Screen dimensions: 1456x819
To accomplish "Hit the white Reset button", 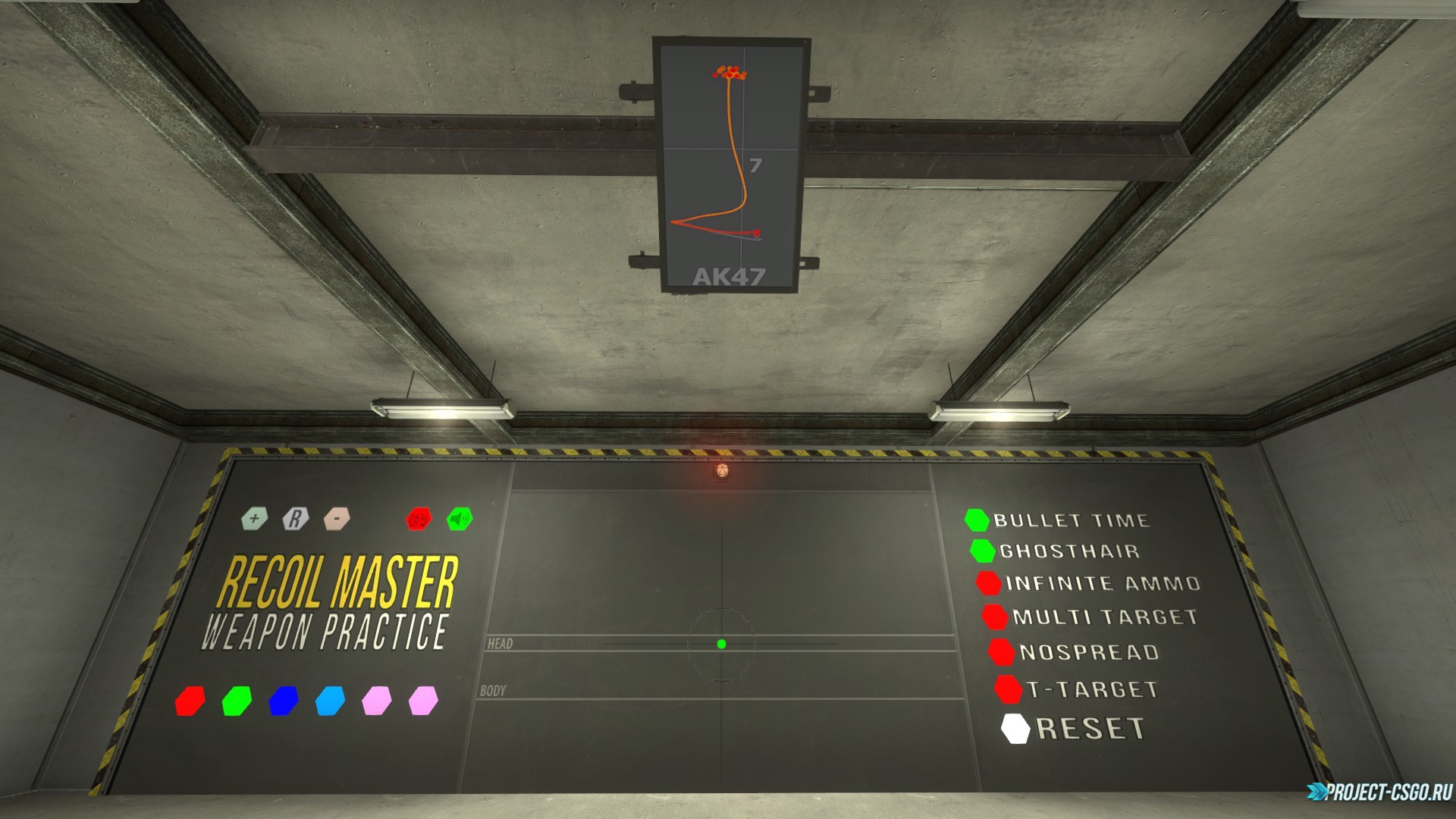I will point(1015,729).
